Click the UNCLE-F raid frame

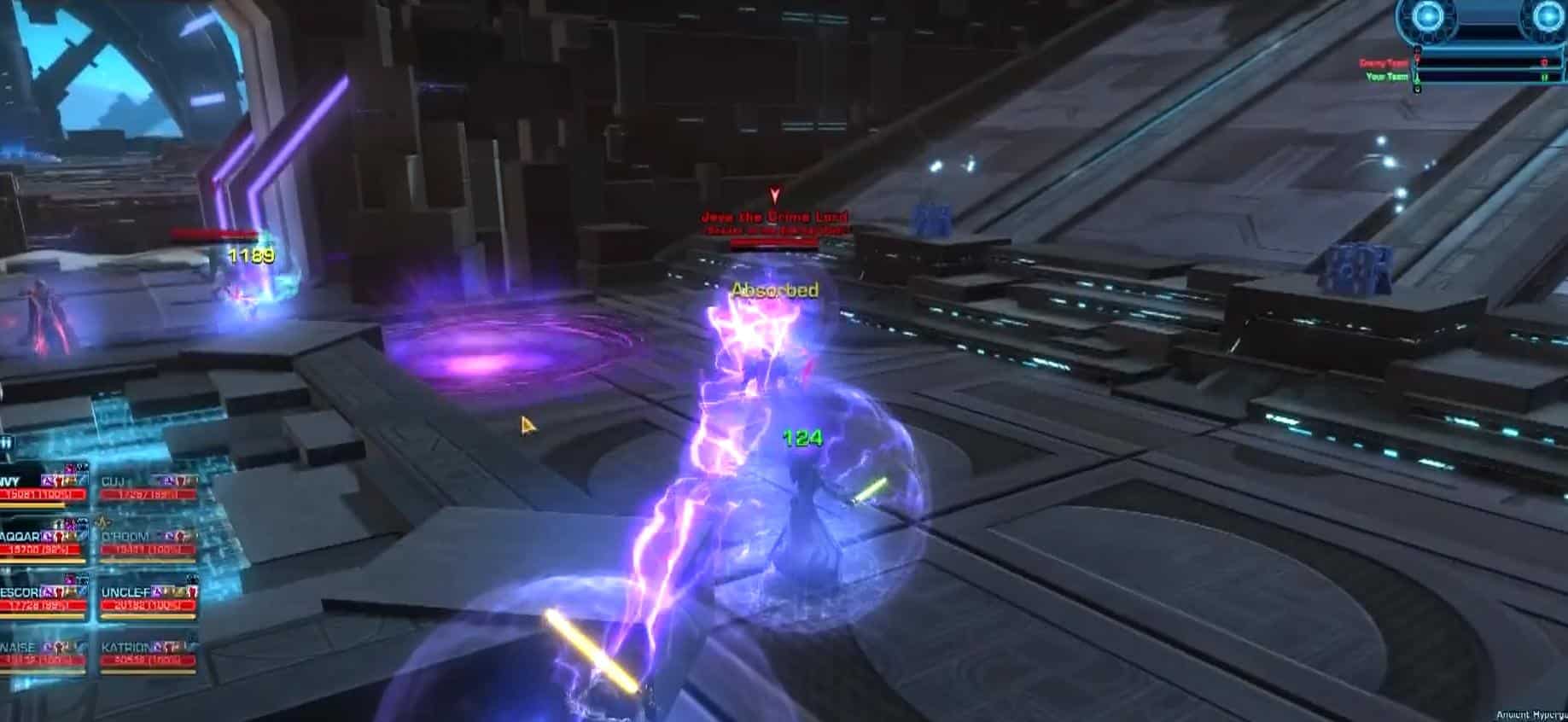pyautogui.click(x=148, y=599)
